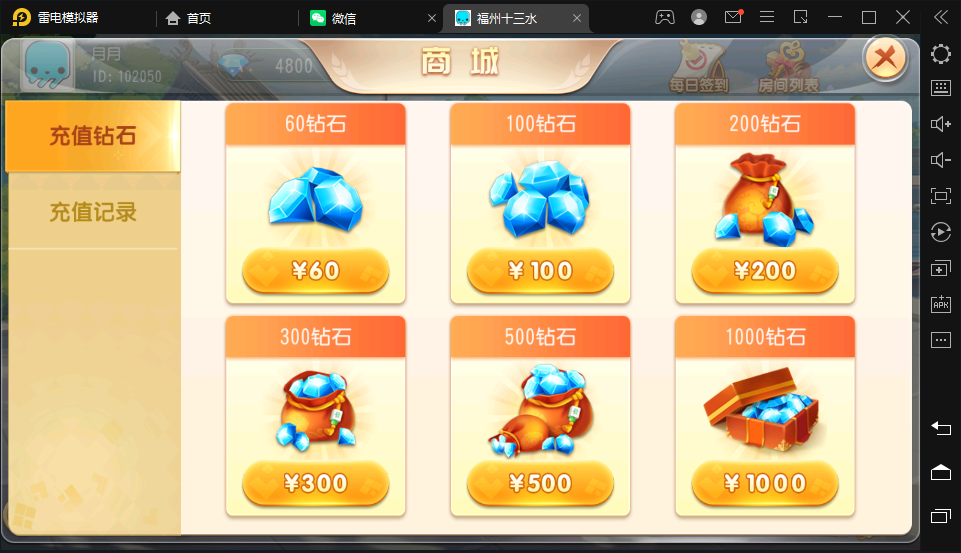Buy 60 diamonds for ¥60

pos(315,270)
